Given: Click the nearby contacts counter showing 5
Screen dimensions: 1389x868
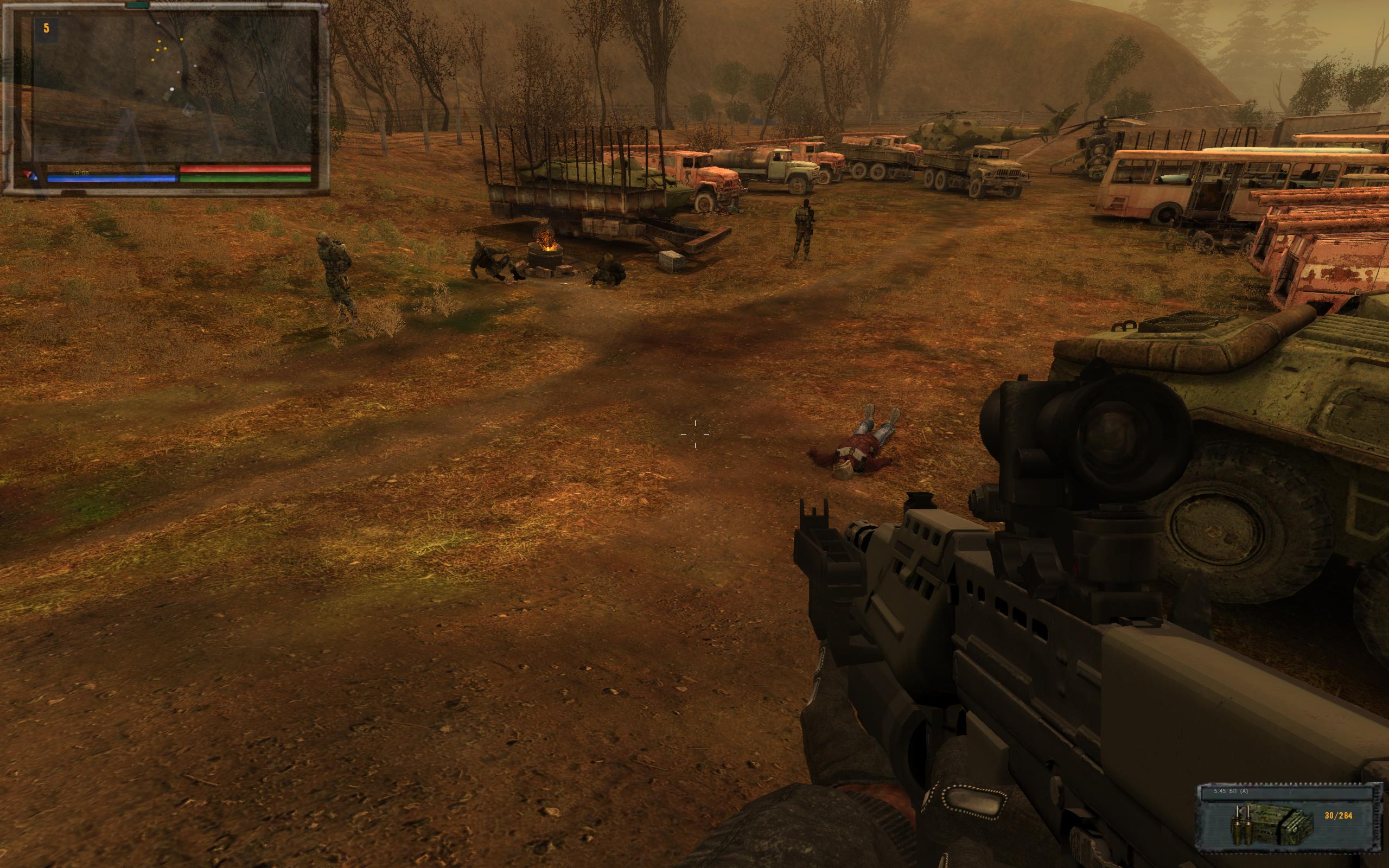Looking at the screenshot, I should [47, 29].
